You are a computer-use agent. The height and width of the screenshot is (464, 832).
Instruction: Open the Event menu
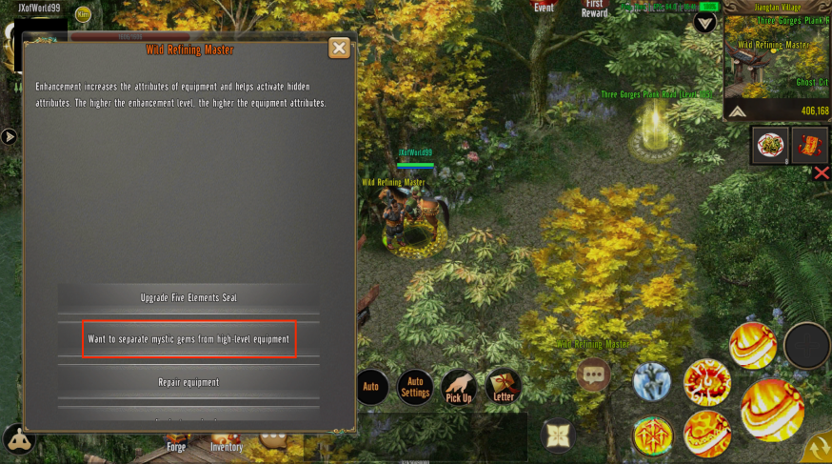click(544, 8)
